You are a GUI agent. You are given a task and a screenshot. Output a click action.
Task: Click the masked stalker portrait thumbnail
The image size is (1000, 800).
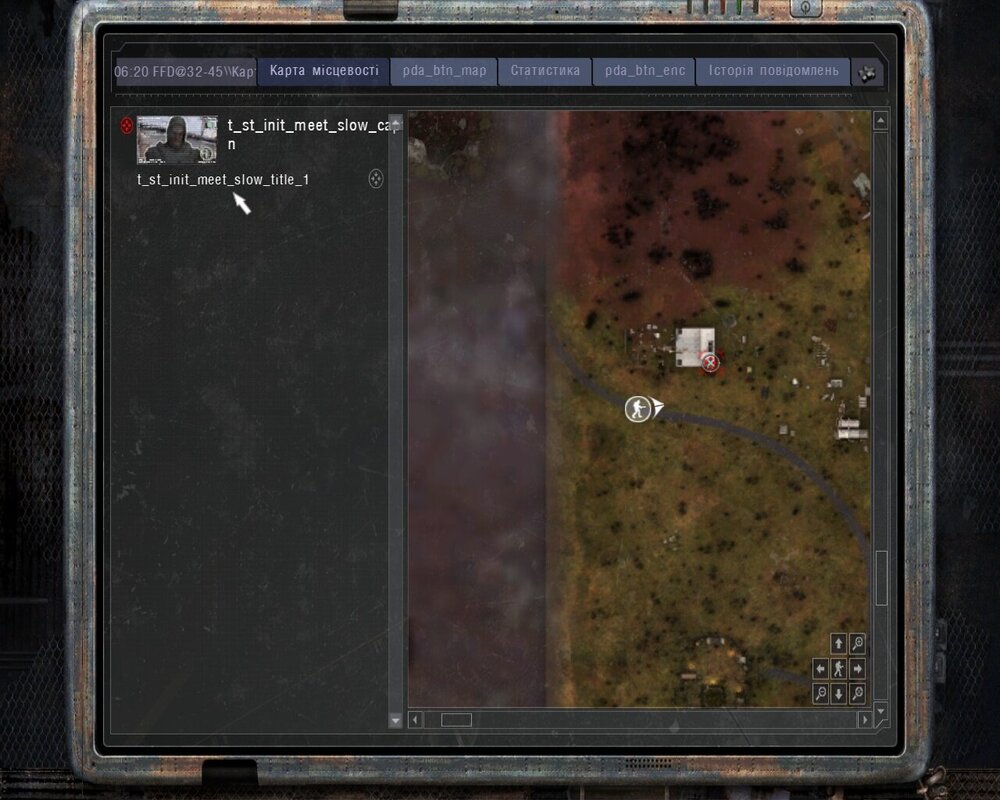pos(177,140)
